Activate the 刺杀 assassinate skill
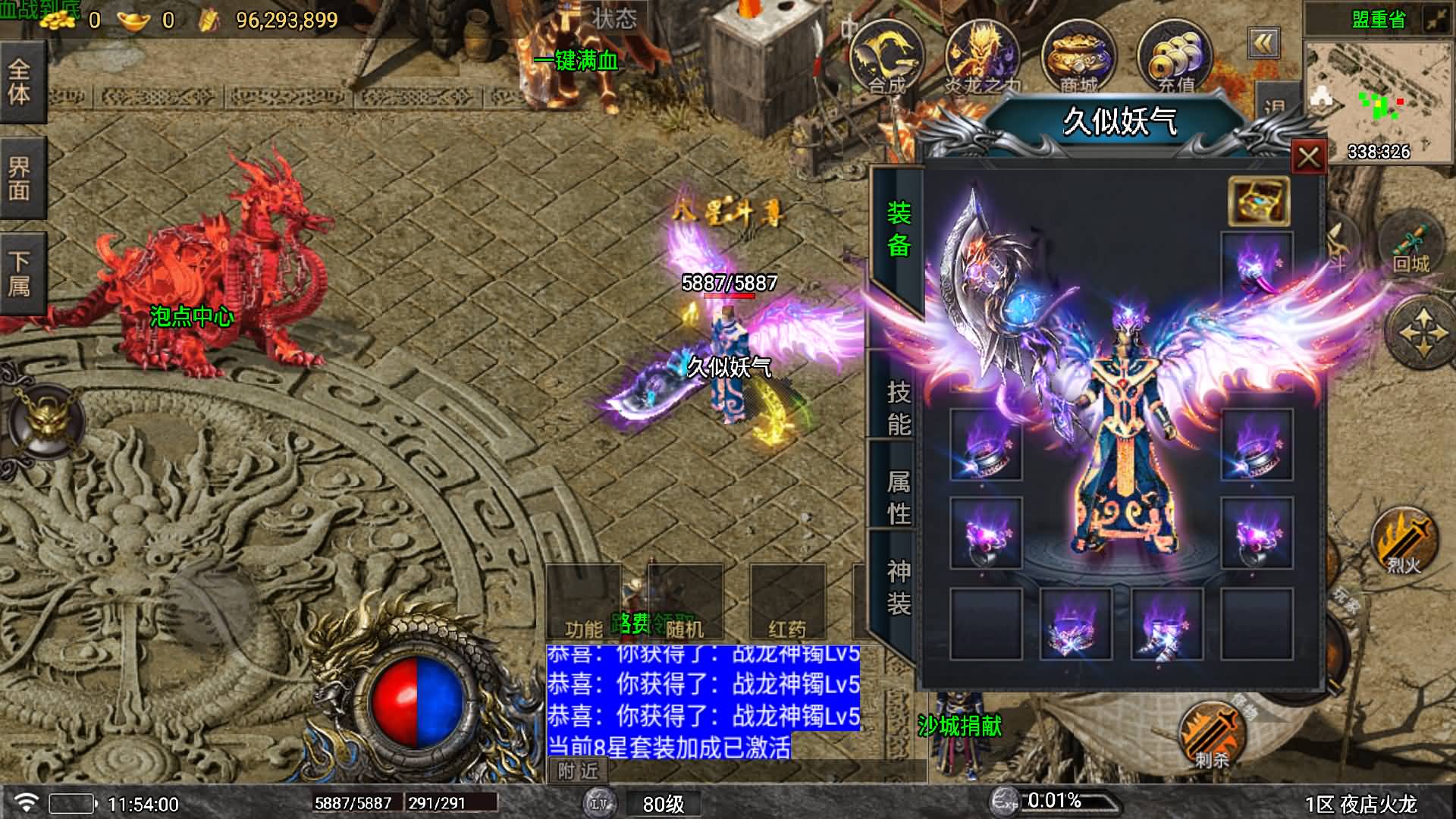Image resolution: width=1456 pixels, height=819 pixels. click(1211, 734)
